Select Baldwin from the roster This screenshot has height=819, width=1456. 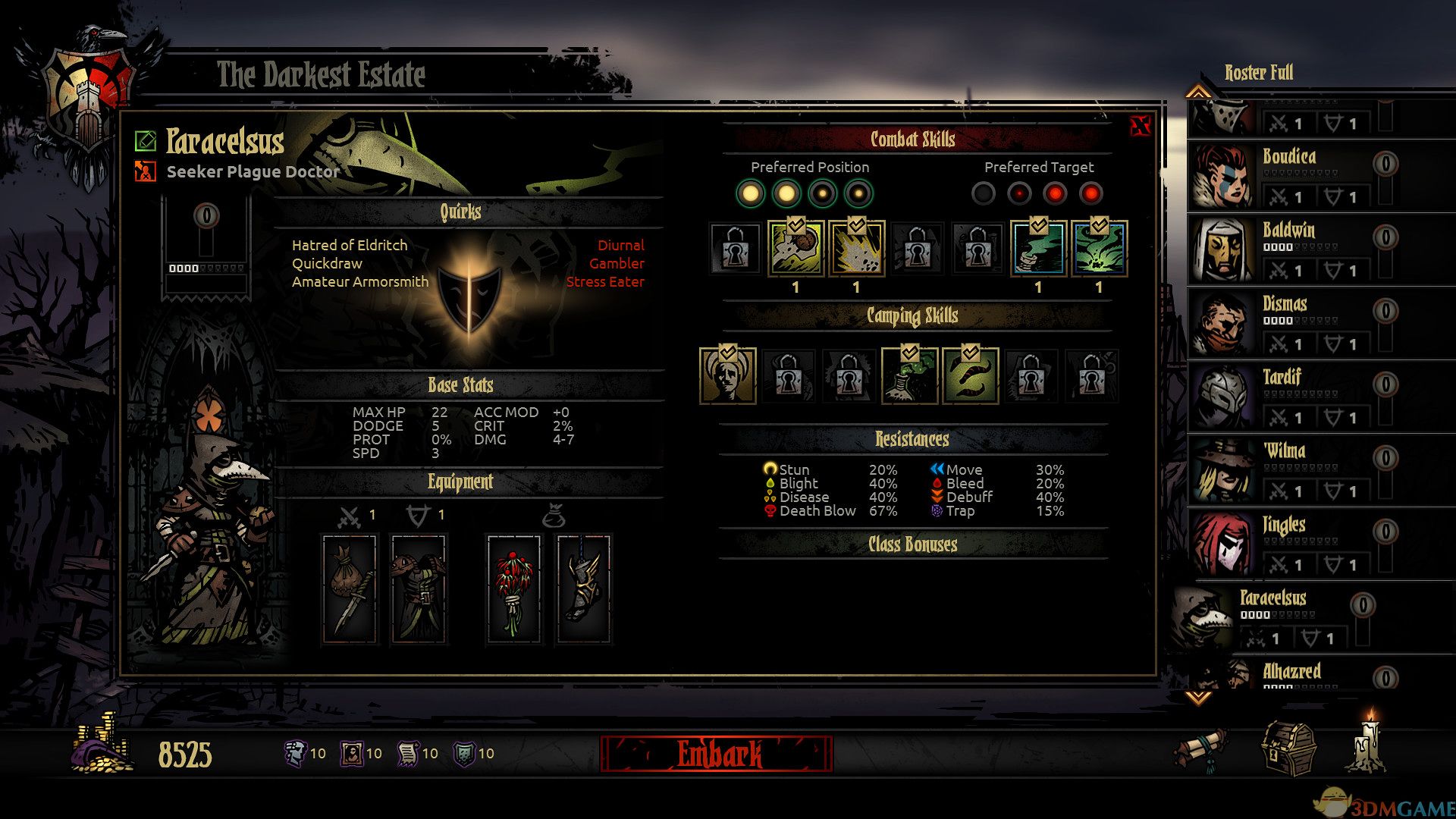click(1289, 249)
